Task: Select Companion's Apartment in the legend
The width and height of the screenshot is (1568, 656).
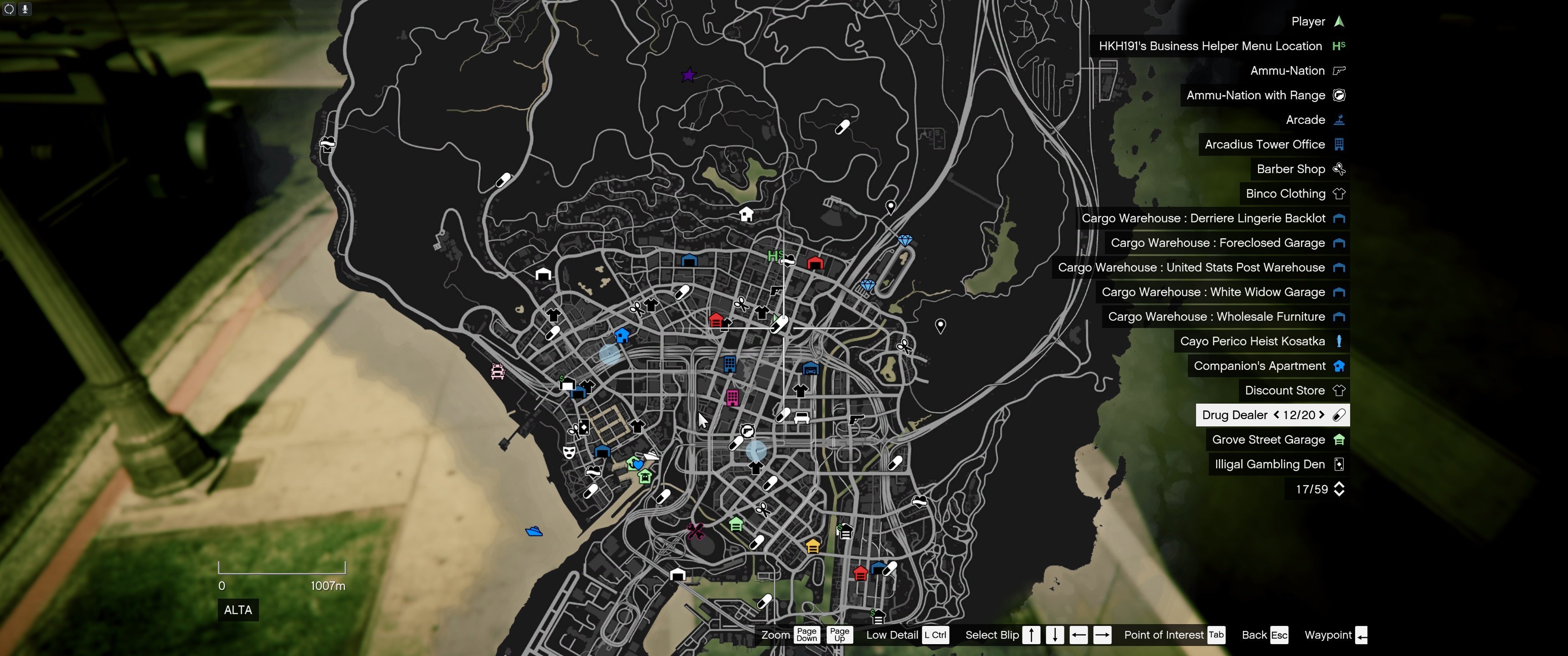Action: tap(1259, 366)
